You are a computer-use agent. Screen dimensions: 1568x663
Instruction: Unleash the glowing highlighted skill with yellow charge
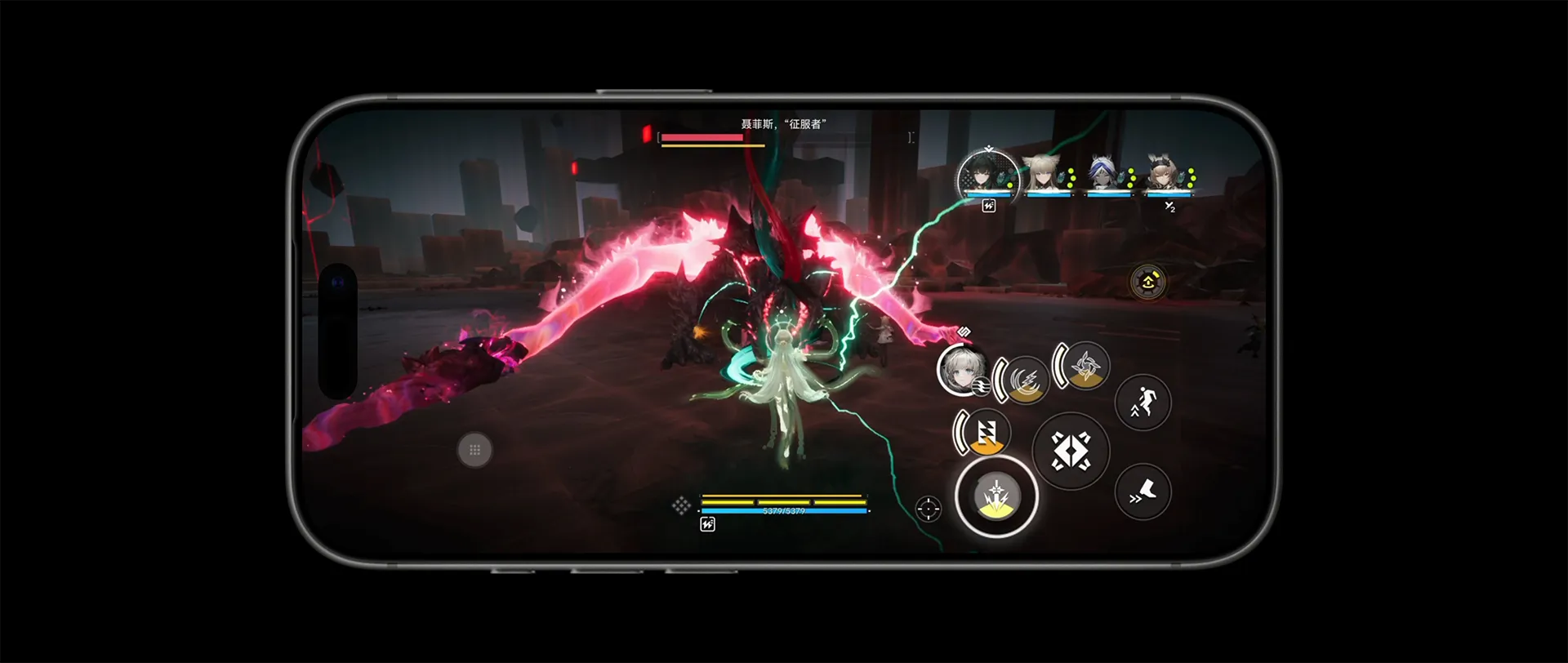coord(996,496)
